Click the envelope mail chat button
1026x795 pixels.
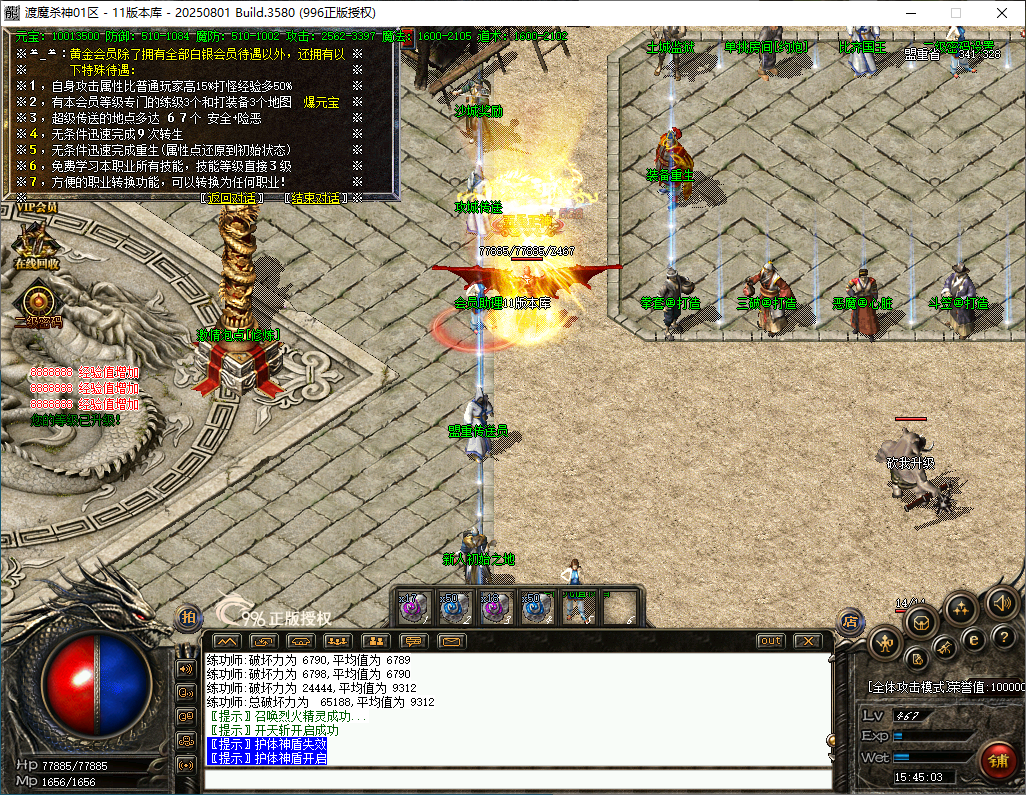[x=453, y=640]
